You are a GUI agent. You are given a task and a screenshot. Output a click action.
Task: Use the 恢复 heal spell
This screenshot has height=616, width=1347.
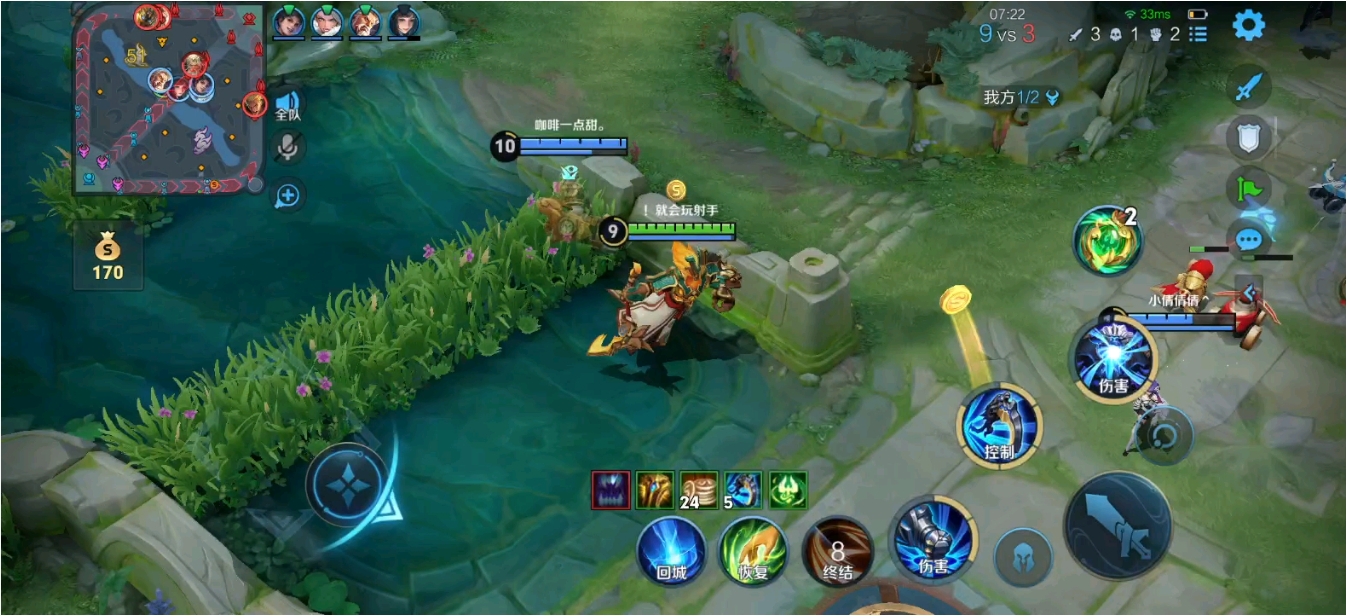point(753,551)
